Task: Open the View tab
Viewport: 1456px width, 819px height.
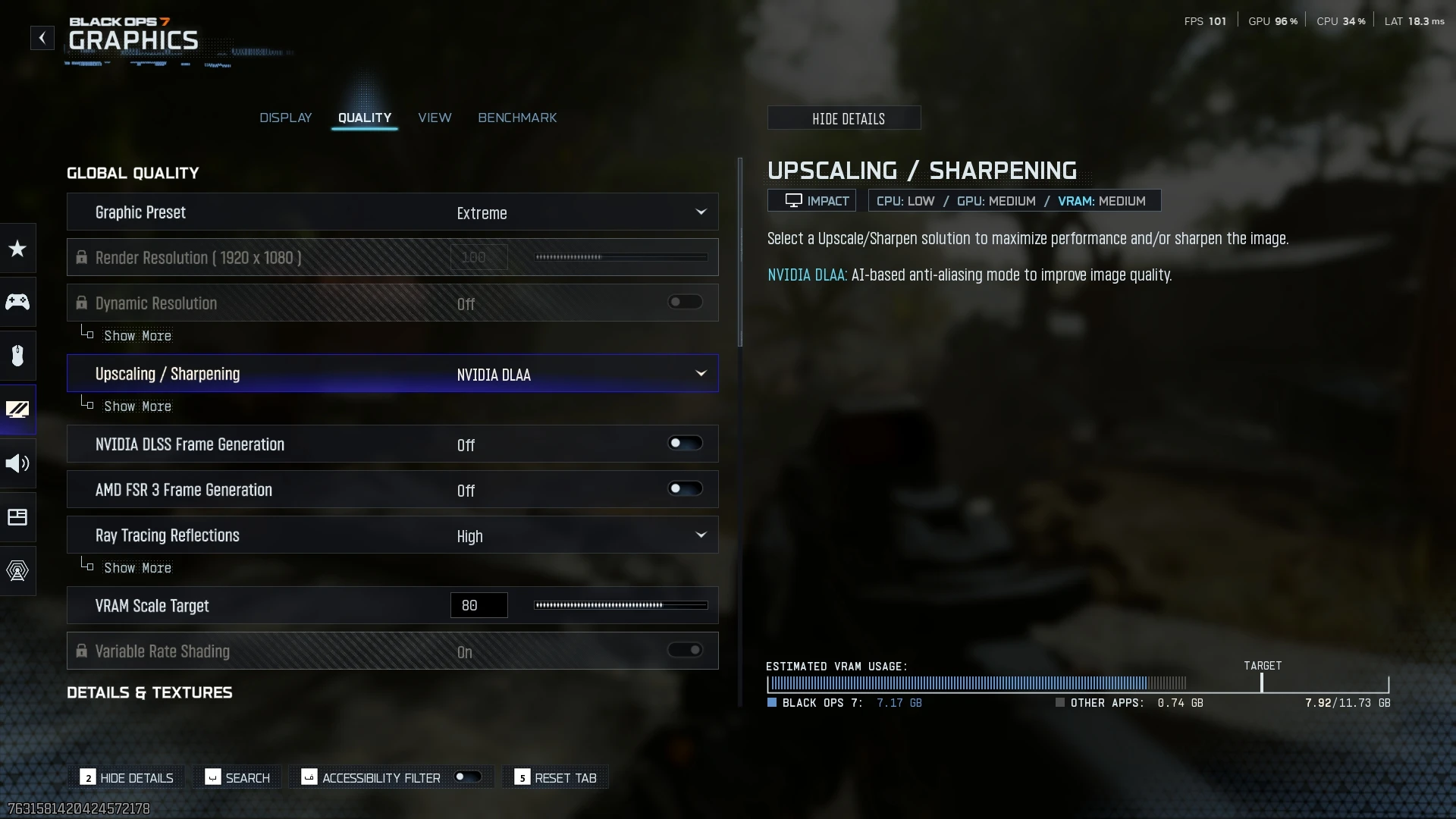Action: tap(435, 118)
